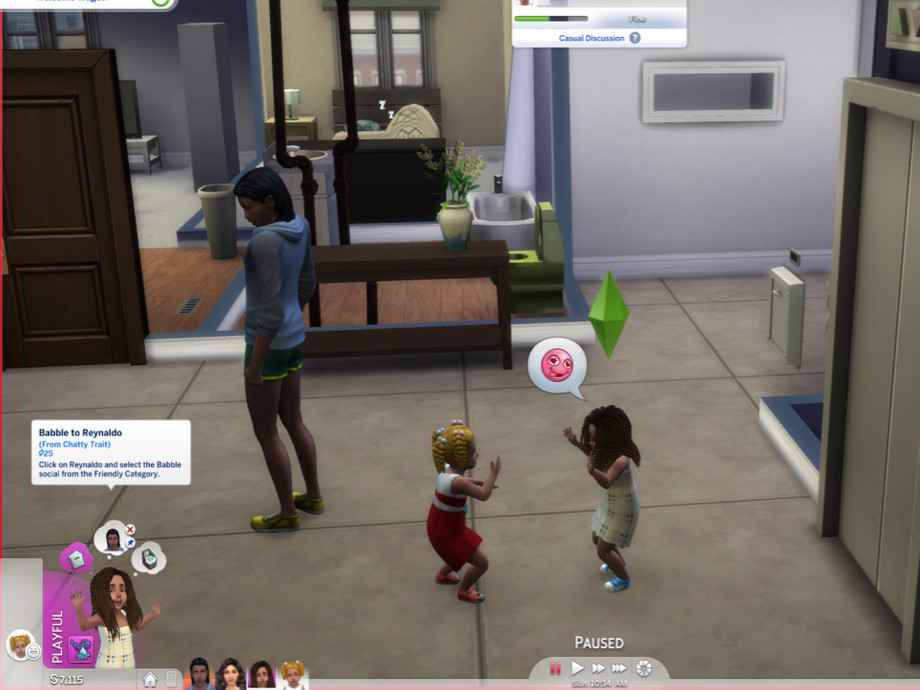
Task: Click the active toddler's highlighted household portrait
Action: (261, 675)
